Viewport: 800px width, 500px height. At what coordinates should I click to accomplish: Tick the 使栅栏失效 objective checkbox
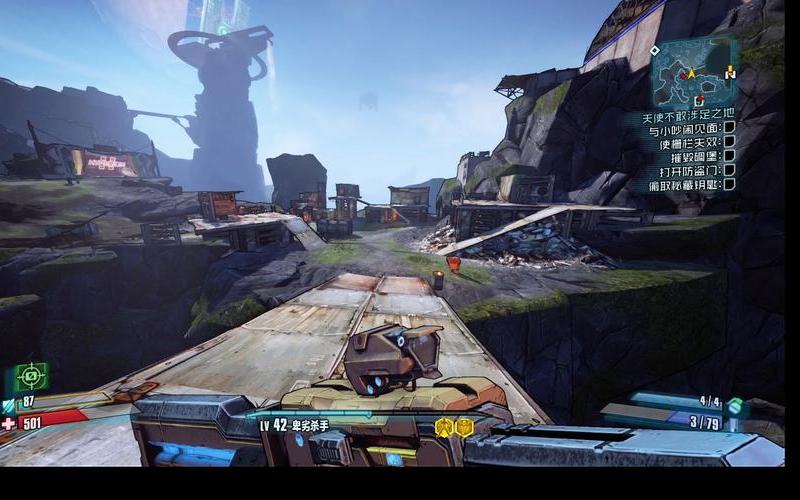coord(730,143)
